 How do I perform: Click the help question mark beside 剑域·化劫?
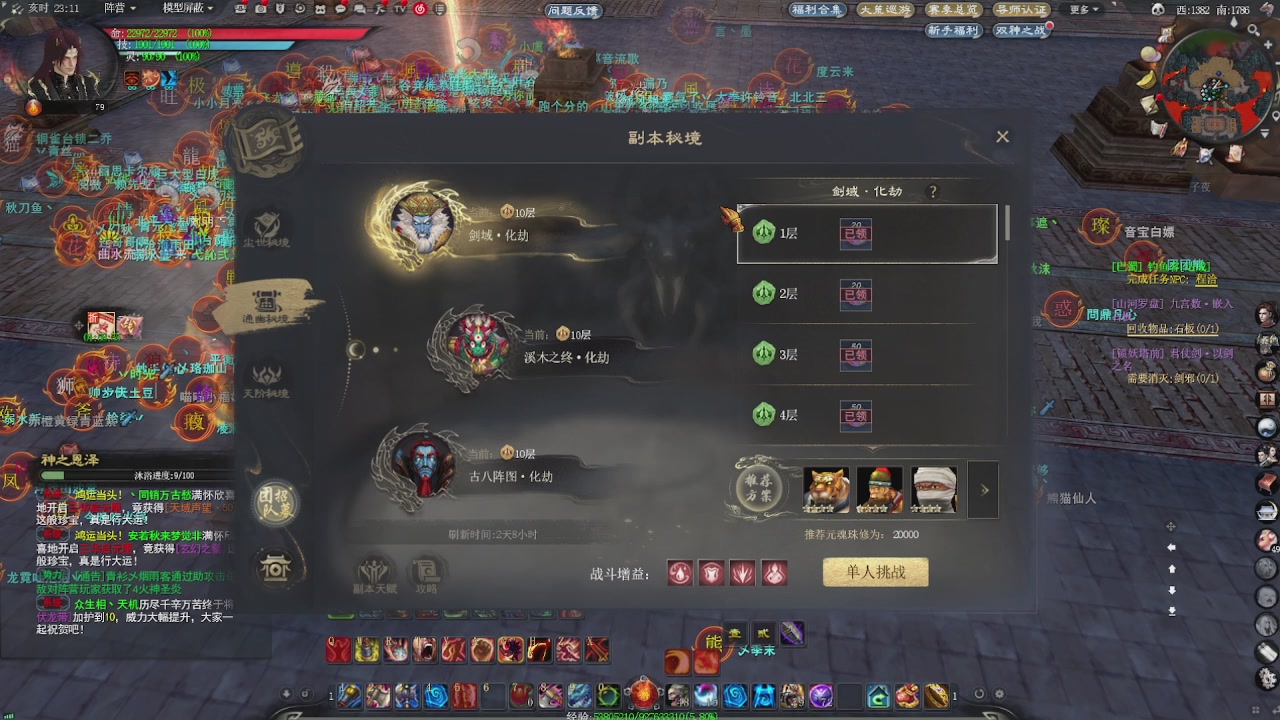932,192
